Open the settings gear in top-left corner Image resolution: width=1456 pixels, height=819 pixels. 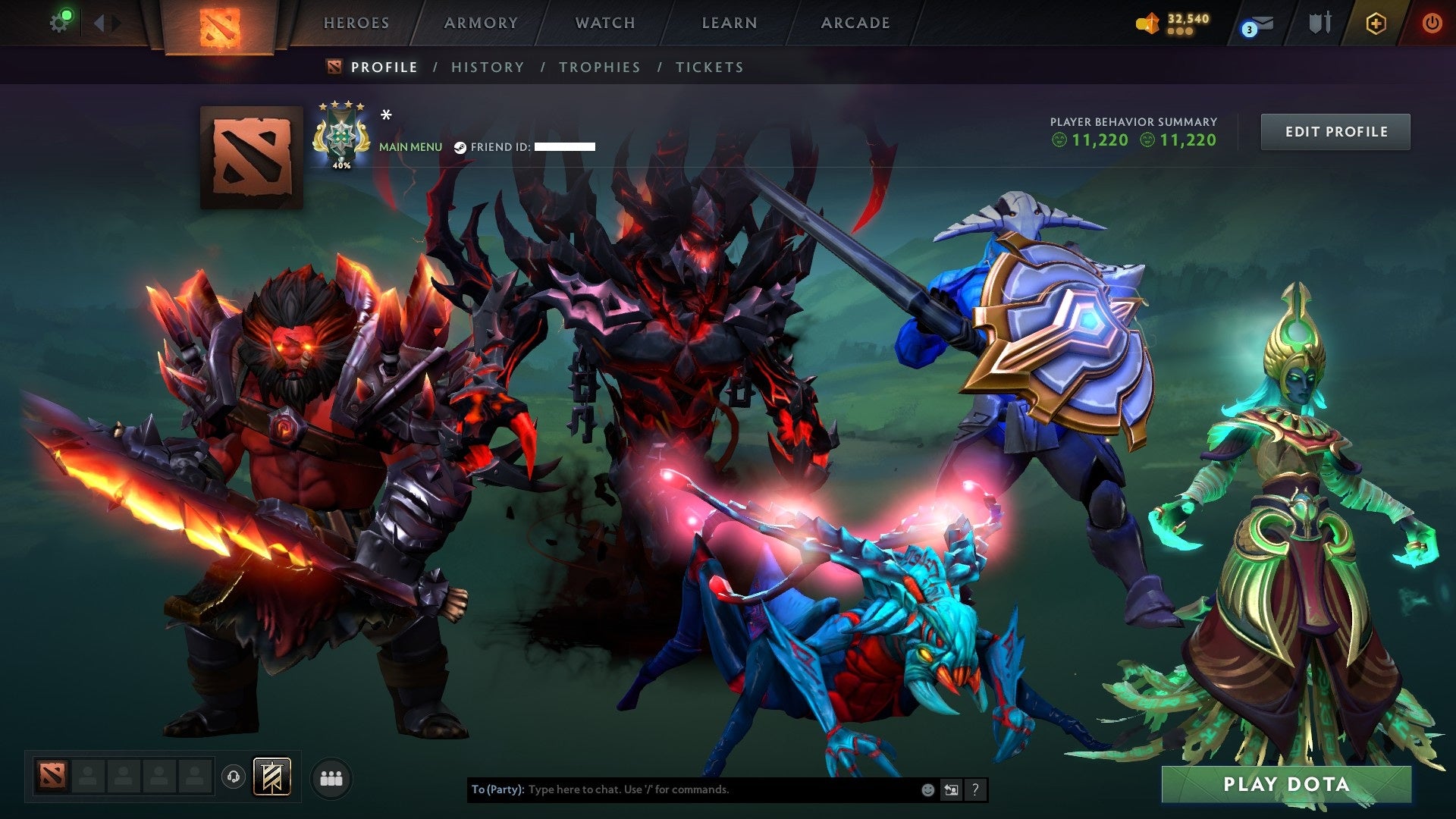[x=60, y=20]
